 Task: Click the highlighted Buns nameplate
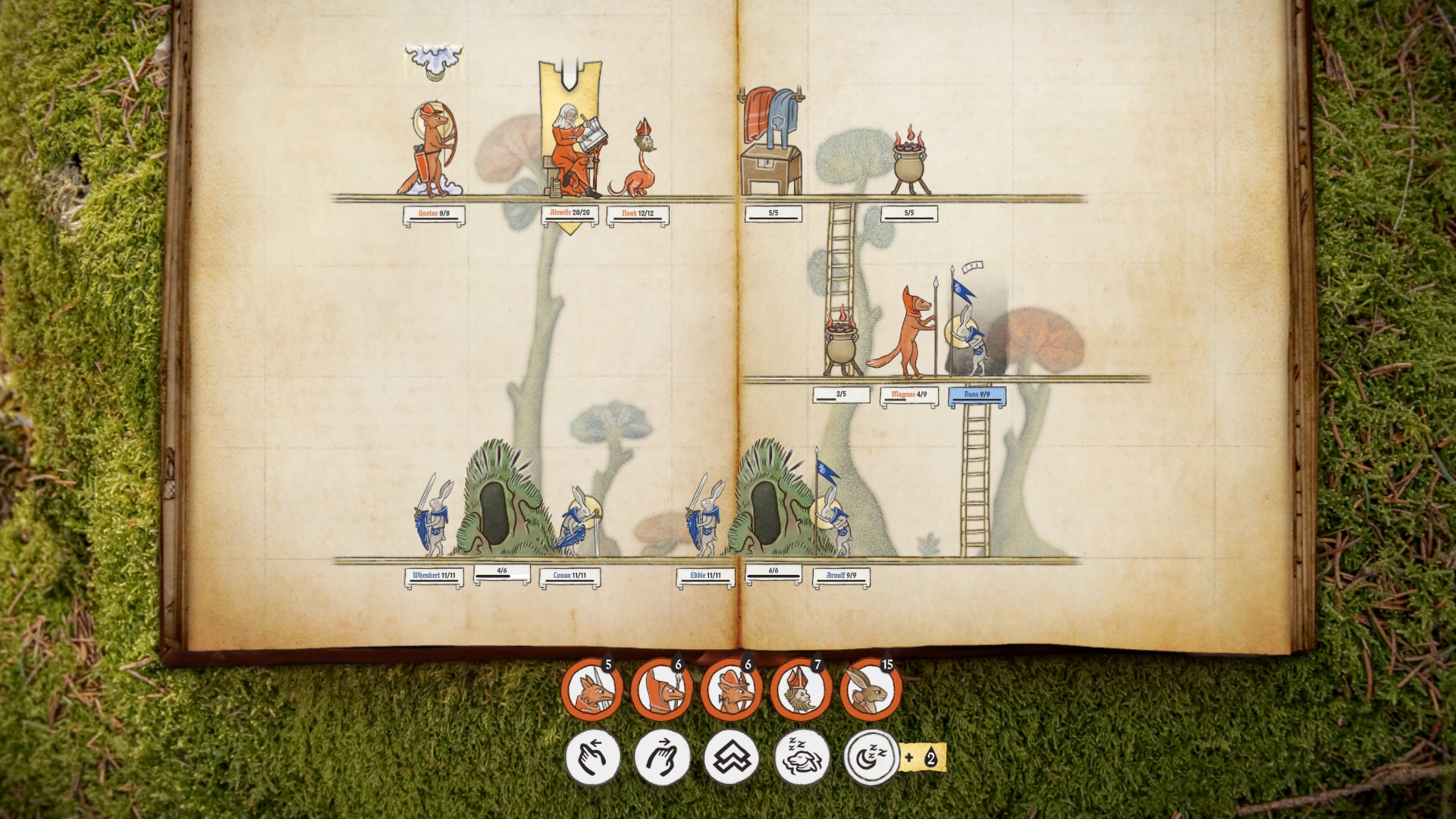coord(977,395)
